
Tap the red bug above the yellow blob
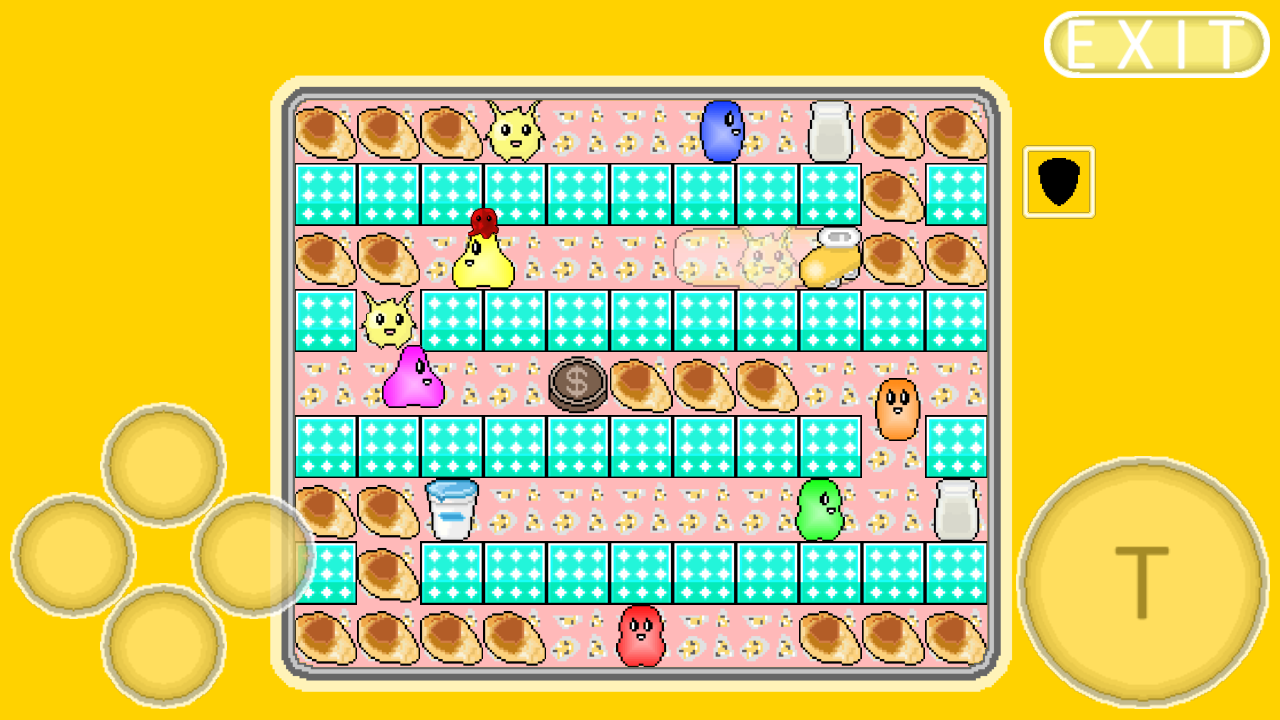481,222
